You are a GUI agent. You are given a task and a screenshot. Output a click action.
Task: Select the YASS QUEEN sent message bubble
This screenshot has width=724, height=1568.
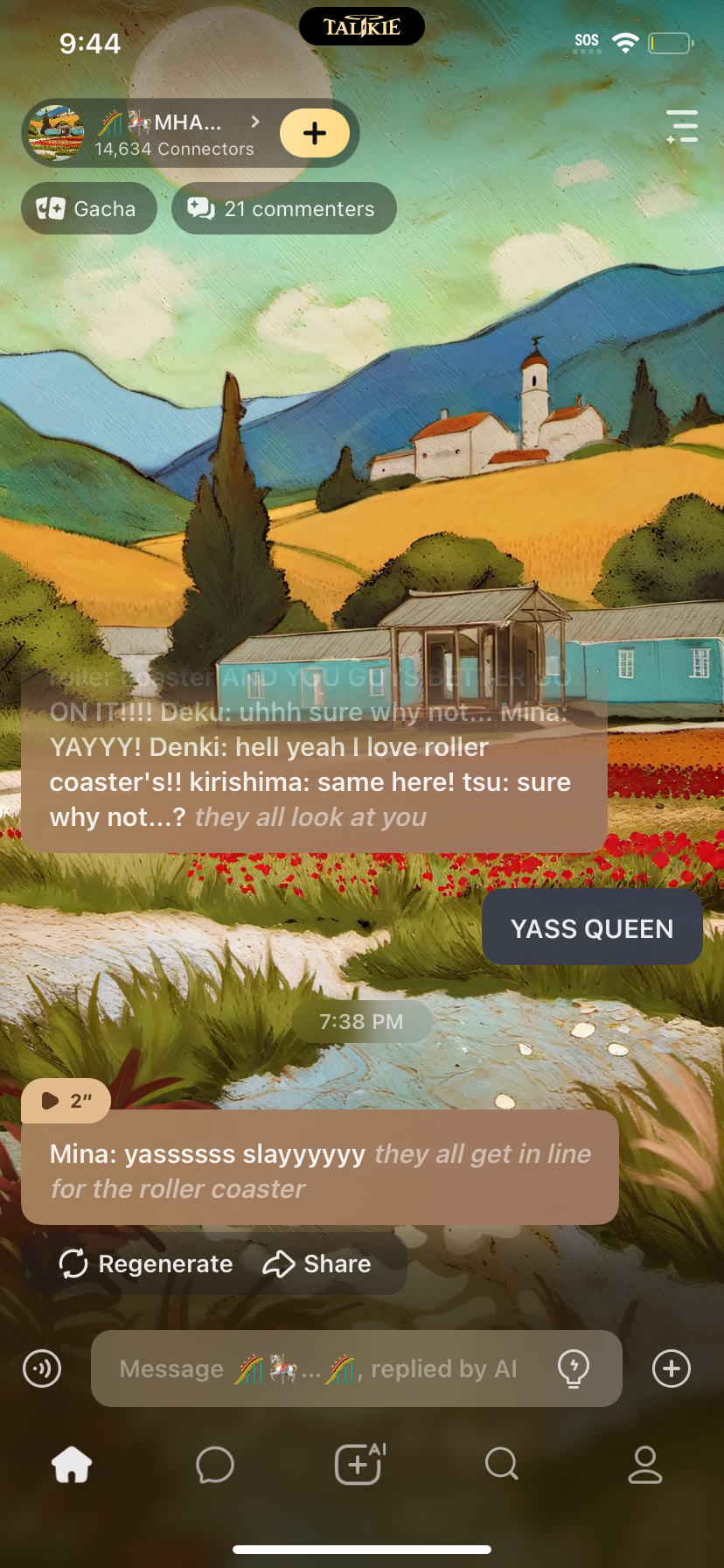[592, 928]
